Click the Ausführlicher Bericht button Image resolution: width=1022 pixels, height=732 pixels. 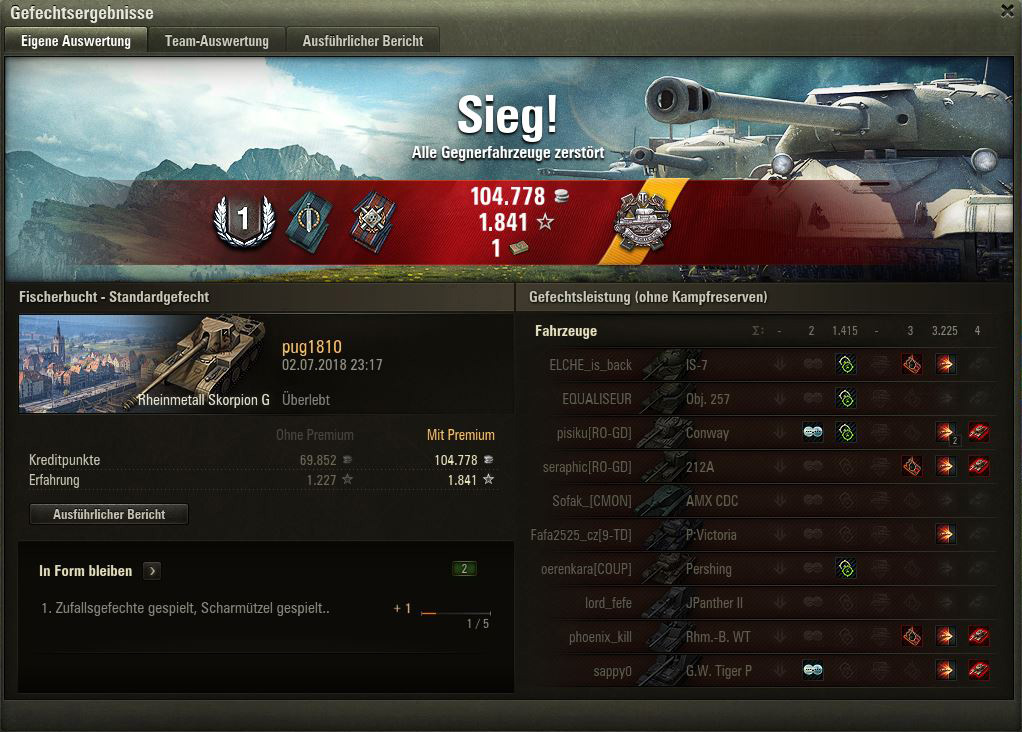pyautogui.click(x=109, y=514)
